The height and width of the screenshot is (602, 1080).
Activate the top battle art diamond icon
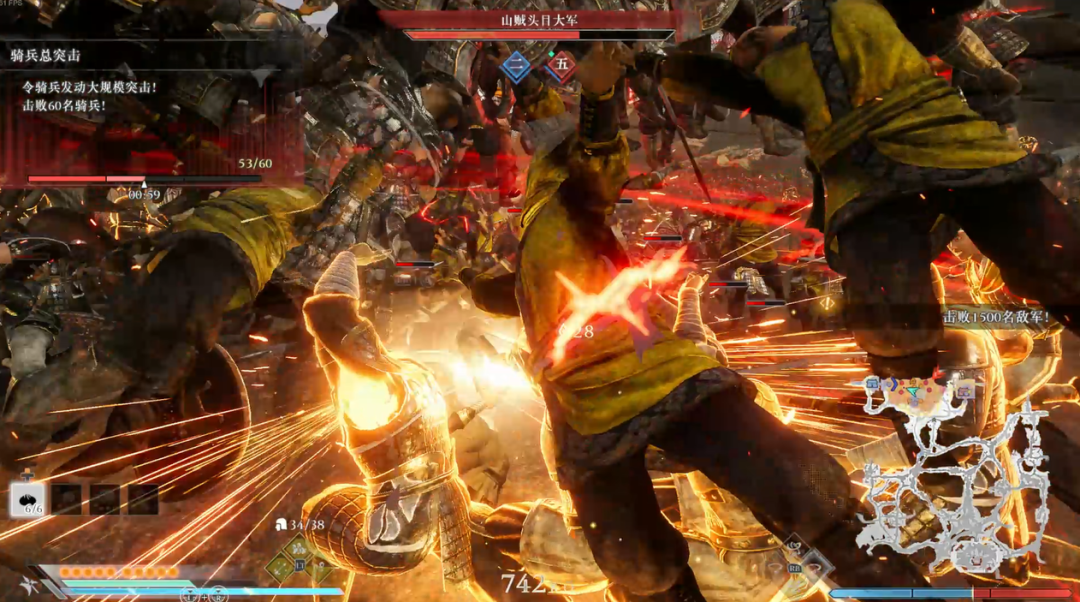(x=297, y=548)
